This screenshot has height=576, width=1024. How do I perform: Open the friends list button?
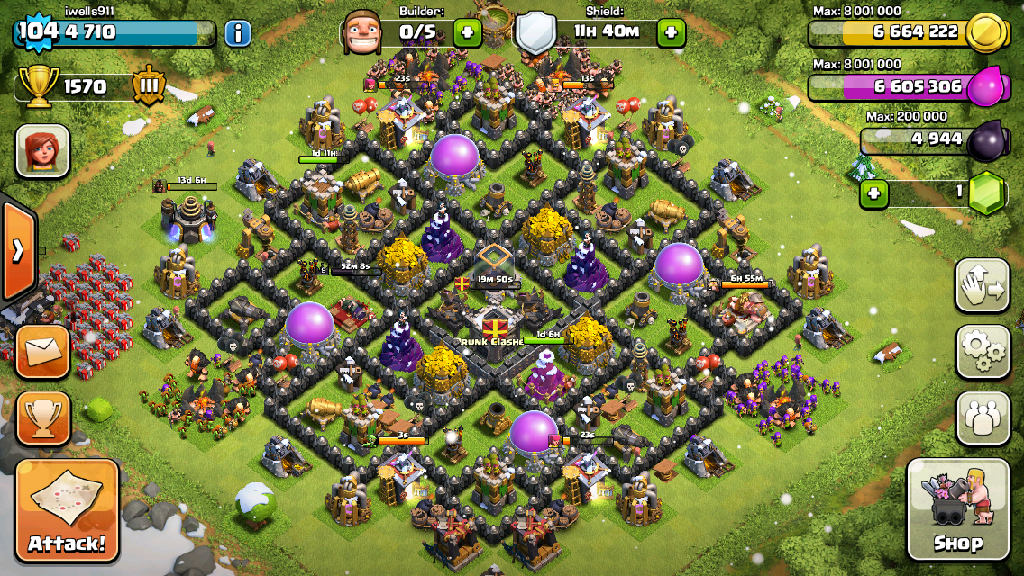[982, 417]
